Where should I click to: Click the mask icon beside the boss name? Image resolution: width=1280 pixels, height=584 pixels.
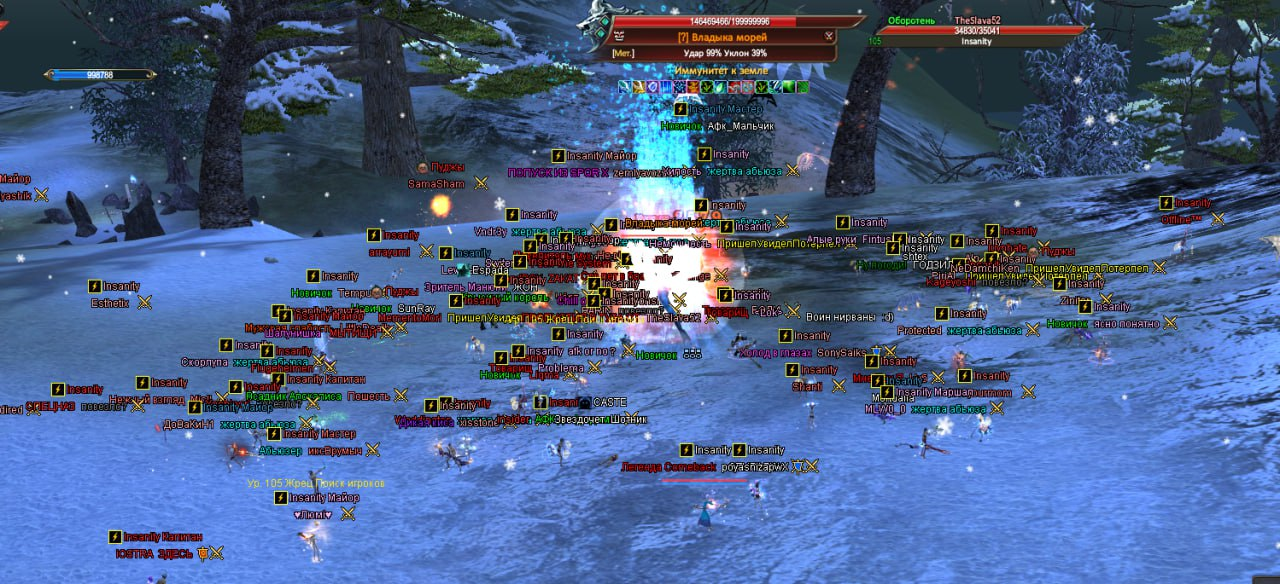coord(619,36)
